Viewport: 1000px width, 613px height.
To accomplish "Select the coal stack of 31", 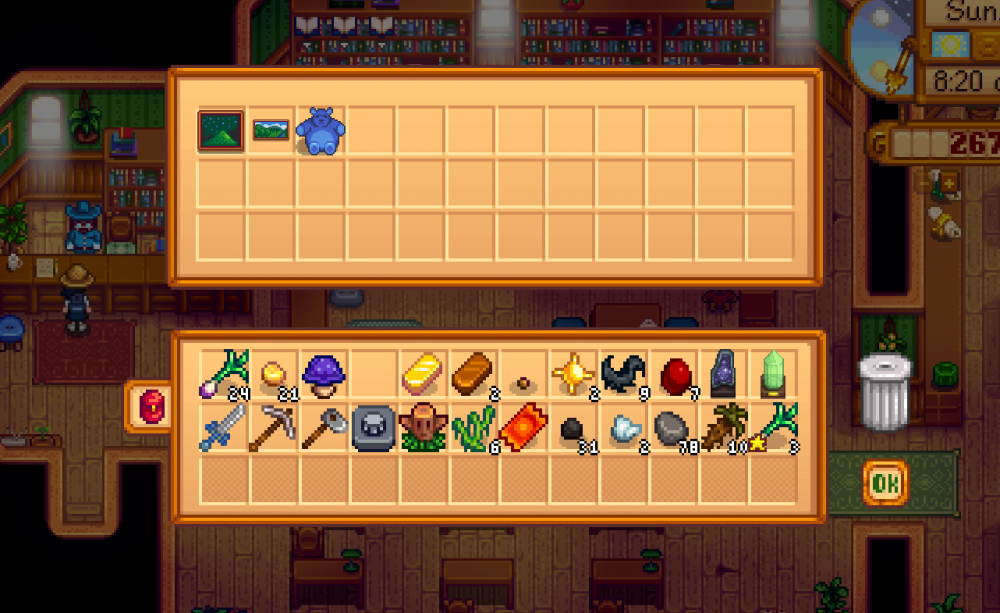I will point(574,427).
